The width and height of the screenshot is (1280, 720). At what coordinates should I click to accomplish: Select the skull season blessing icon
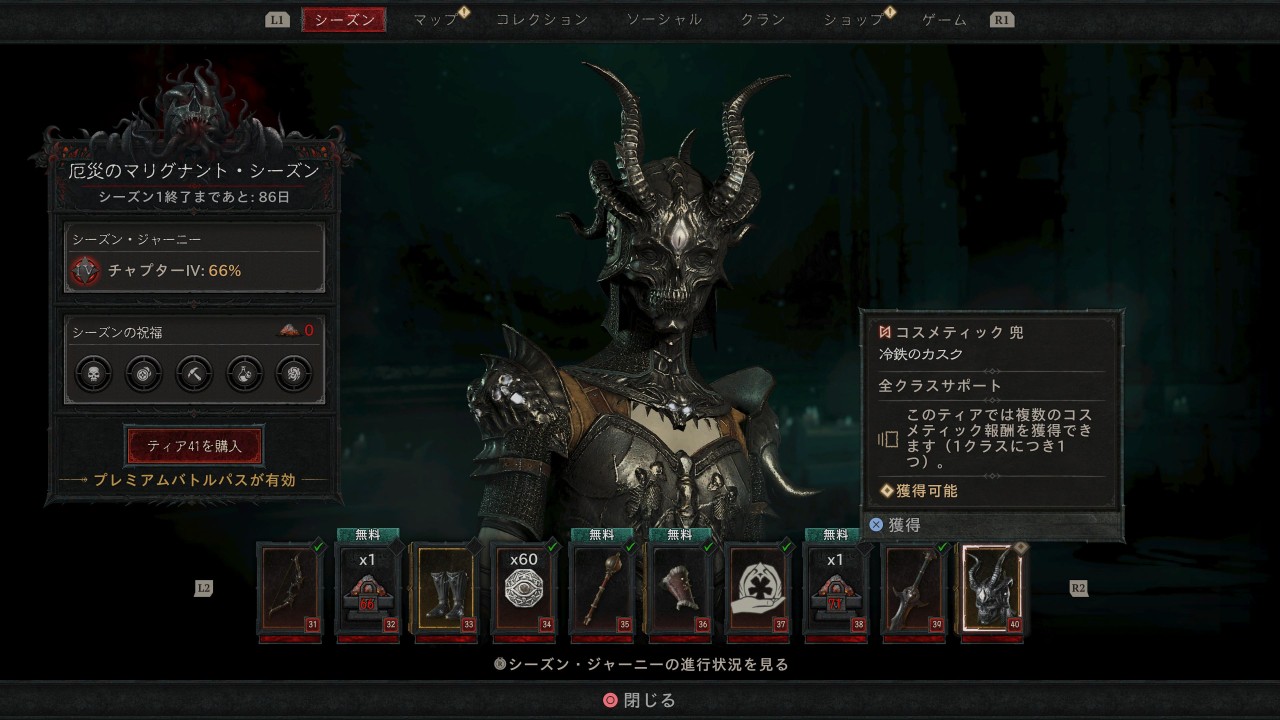pos(93,374)
